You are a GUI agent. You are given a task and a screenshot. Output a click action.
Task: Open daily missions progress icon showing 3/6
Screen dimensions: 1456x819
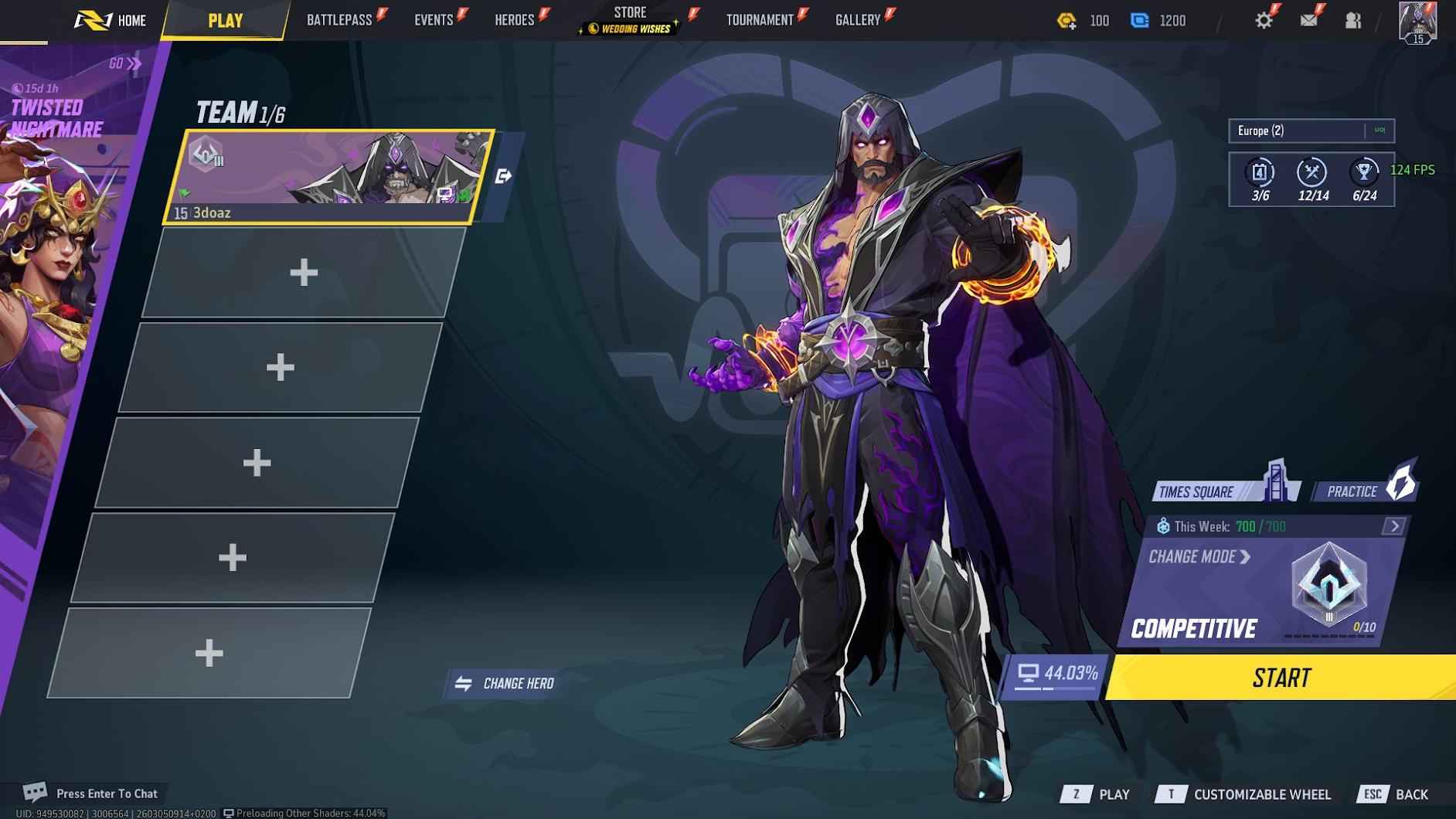click(1259, 173)
